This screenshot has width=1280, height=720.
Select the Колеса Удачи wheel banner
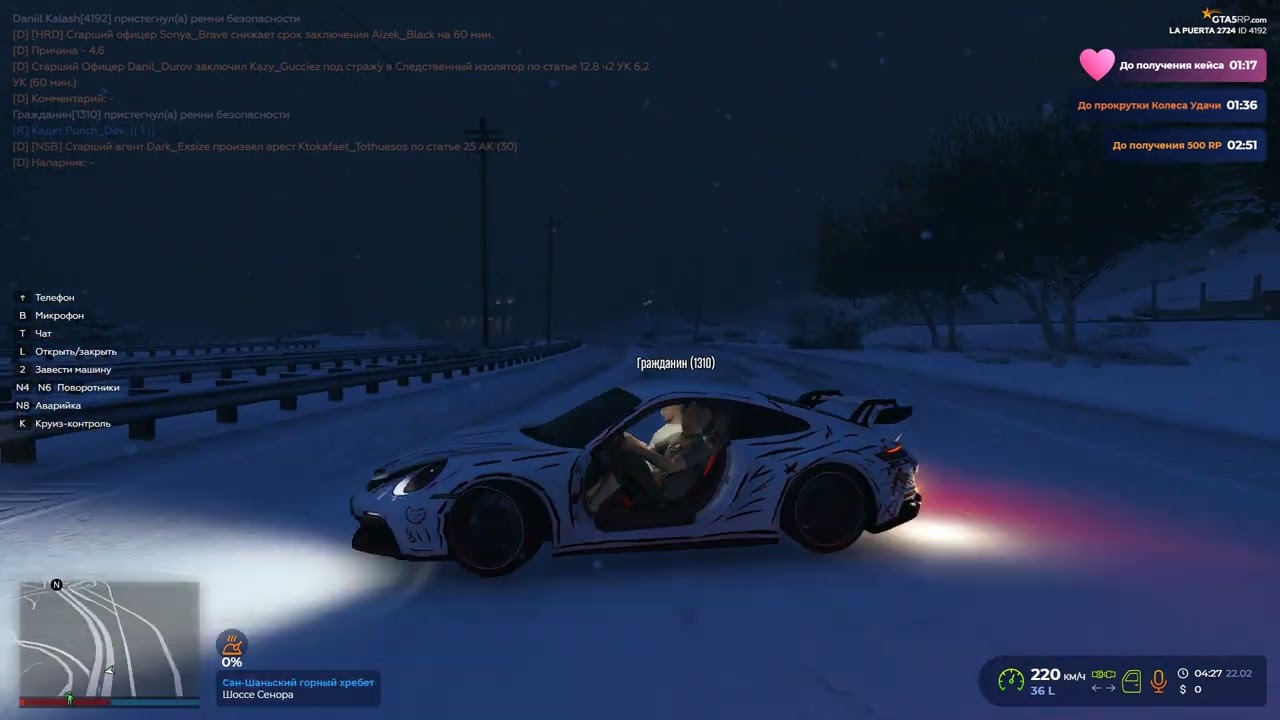point(1167,105)
